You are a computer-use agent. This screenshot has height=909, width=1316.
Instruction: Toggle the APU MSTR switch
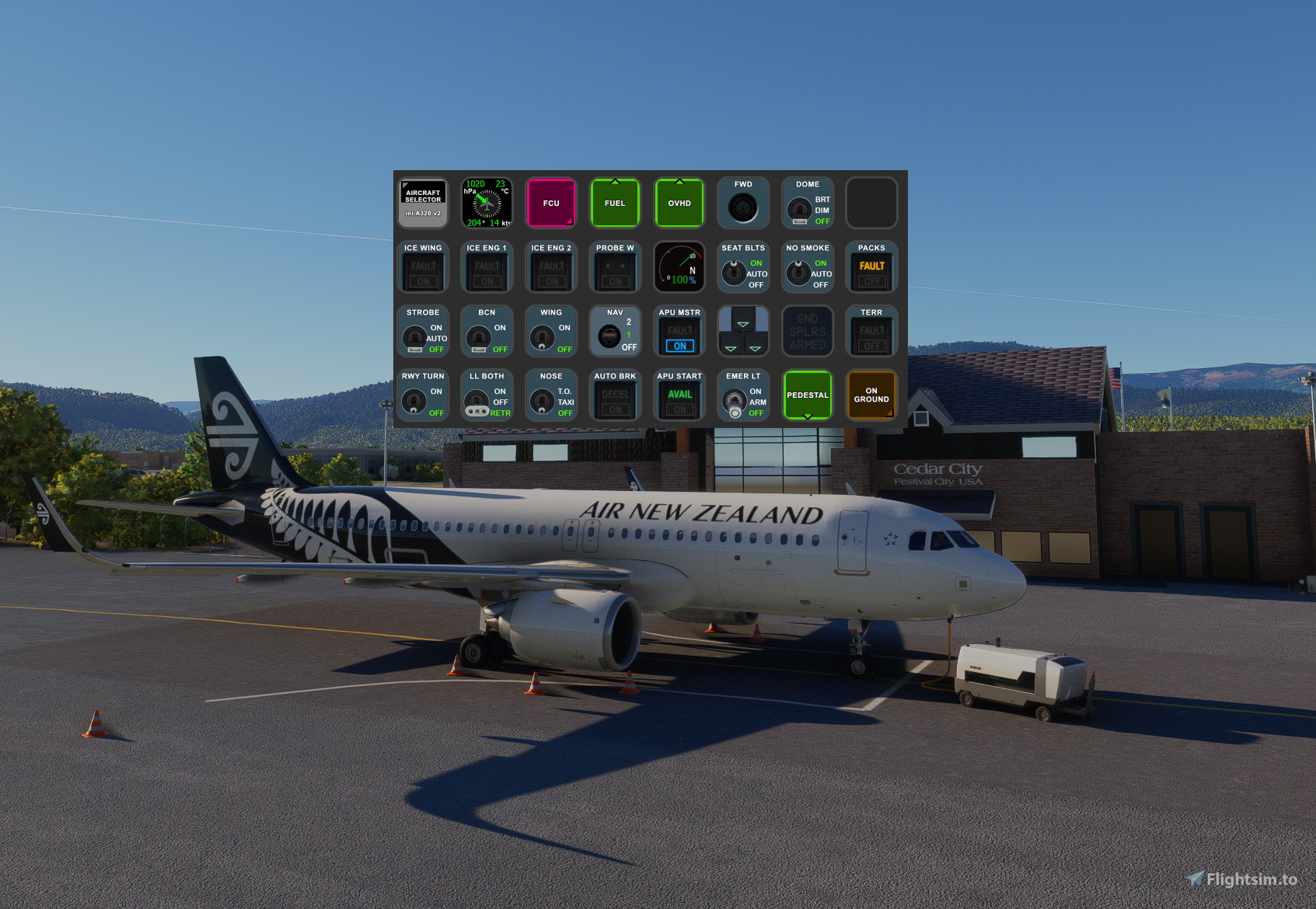coord(679,331)
